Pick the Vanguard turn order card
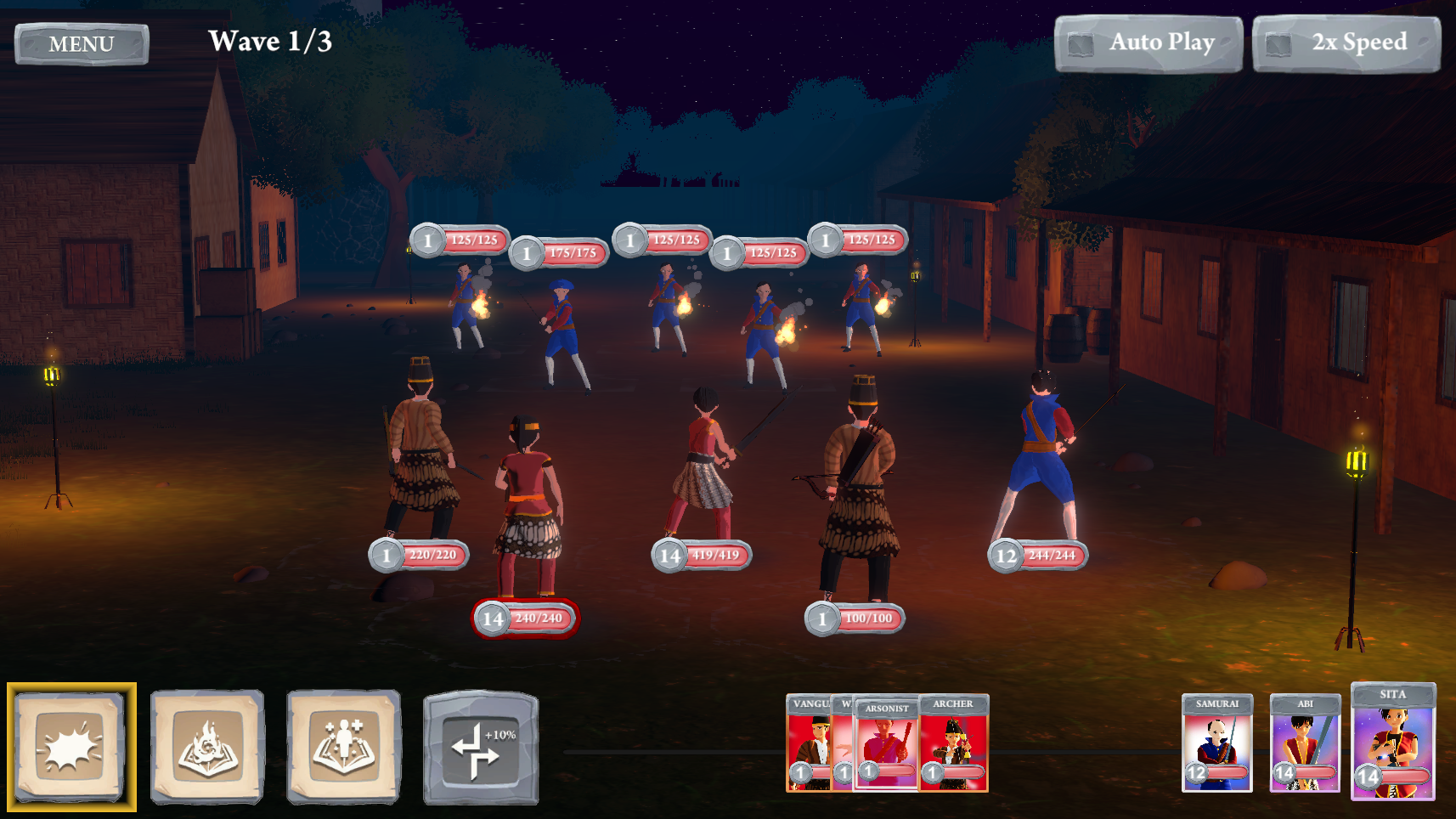Viewport: 1456px width, 819px height. (x=808, y=743)
